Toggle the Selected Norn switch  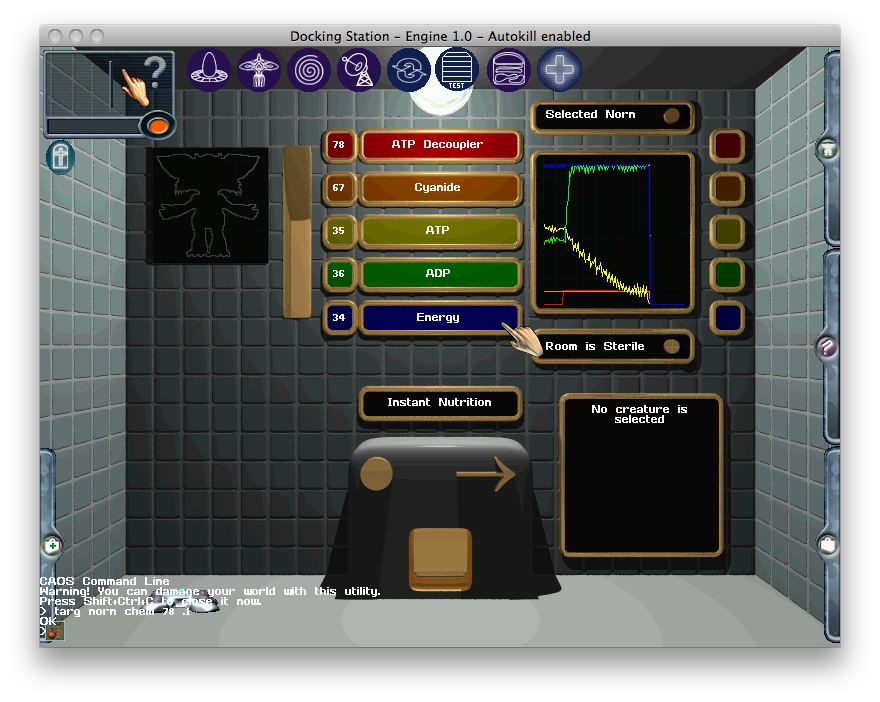672,115
